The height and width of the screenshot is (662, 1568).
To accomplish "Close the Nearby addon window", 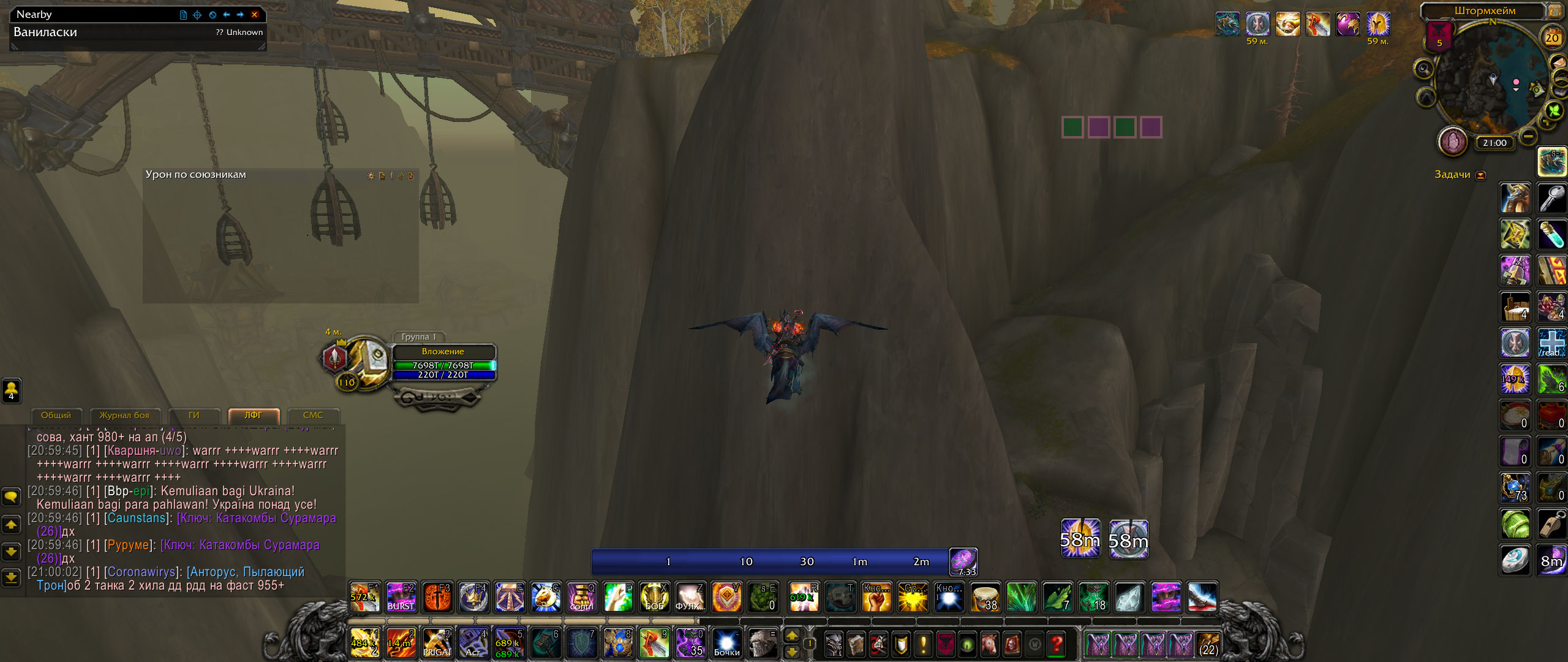I will [x=255, y=15].
